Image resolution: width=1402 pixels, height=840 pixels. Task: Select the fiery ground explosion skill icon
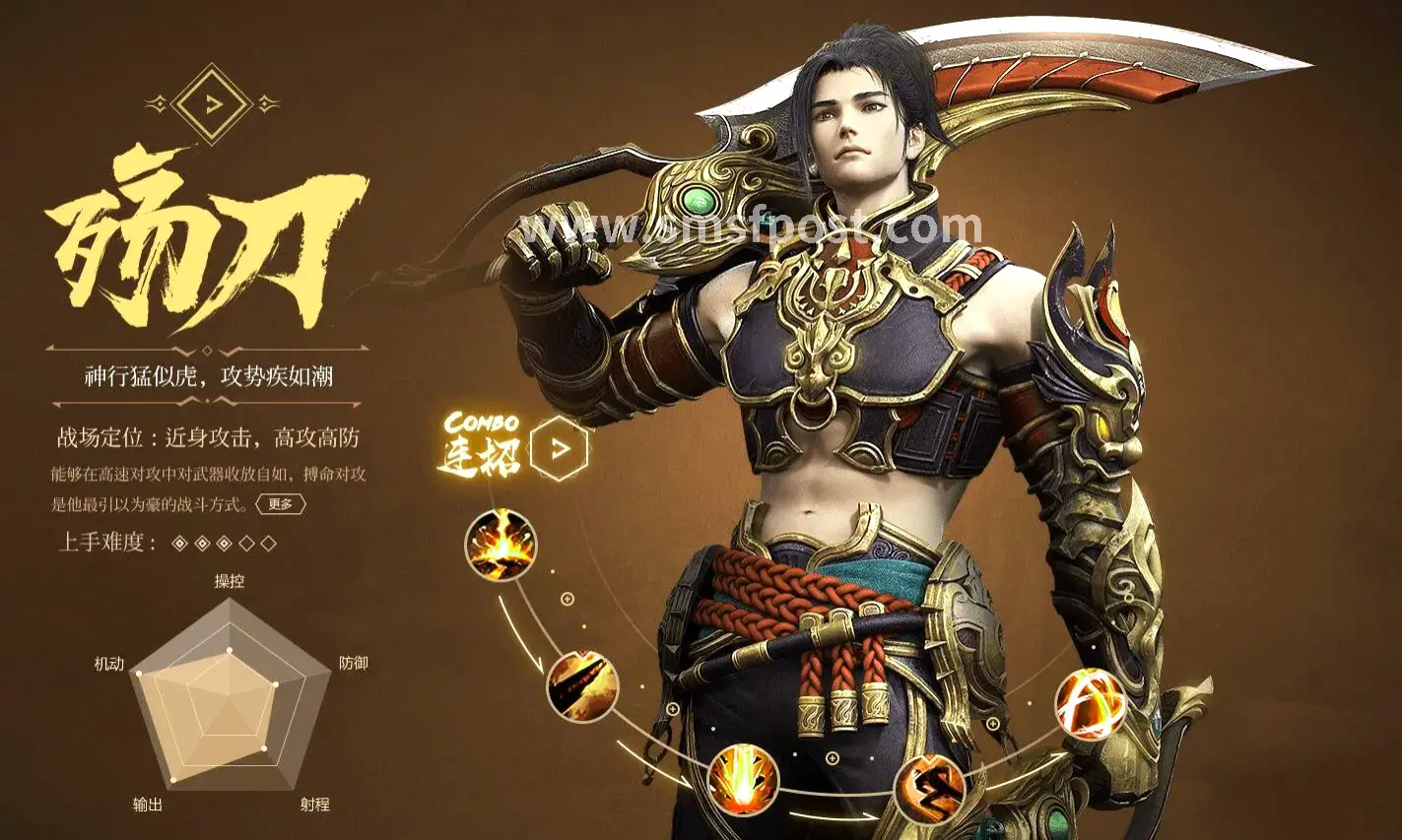pyautogui.click(x=501, y=545)
